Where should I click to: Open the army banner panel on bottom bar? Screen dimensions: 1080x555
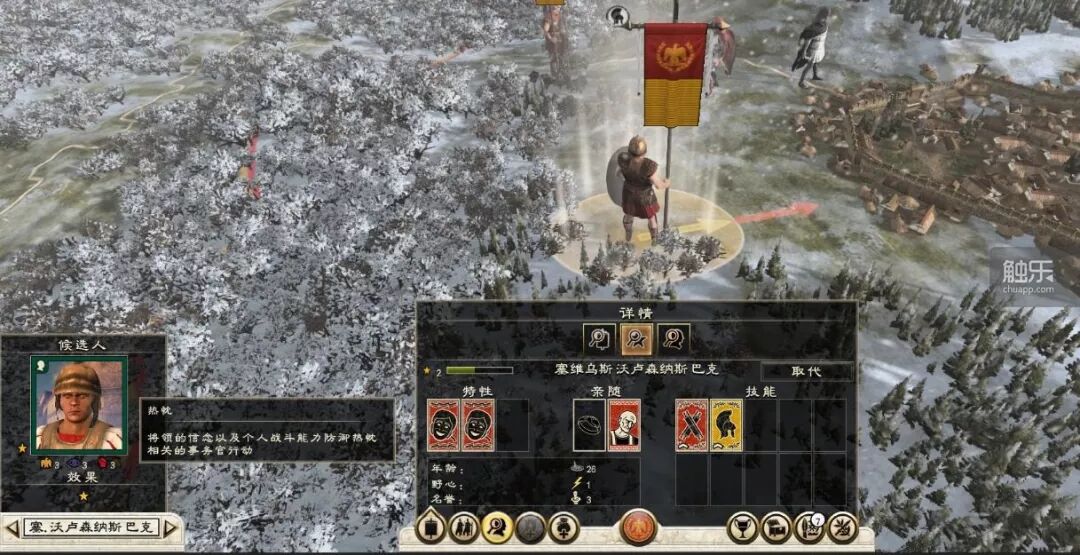coord(431,526)
